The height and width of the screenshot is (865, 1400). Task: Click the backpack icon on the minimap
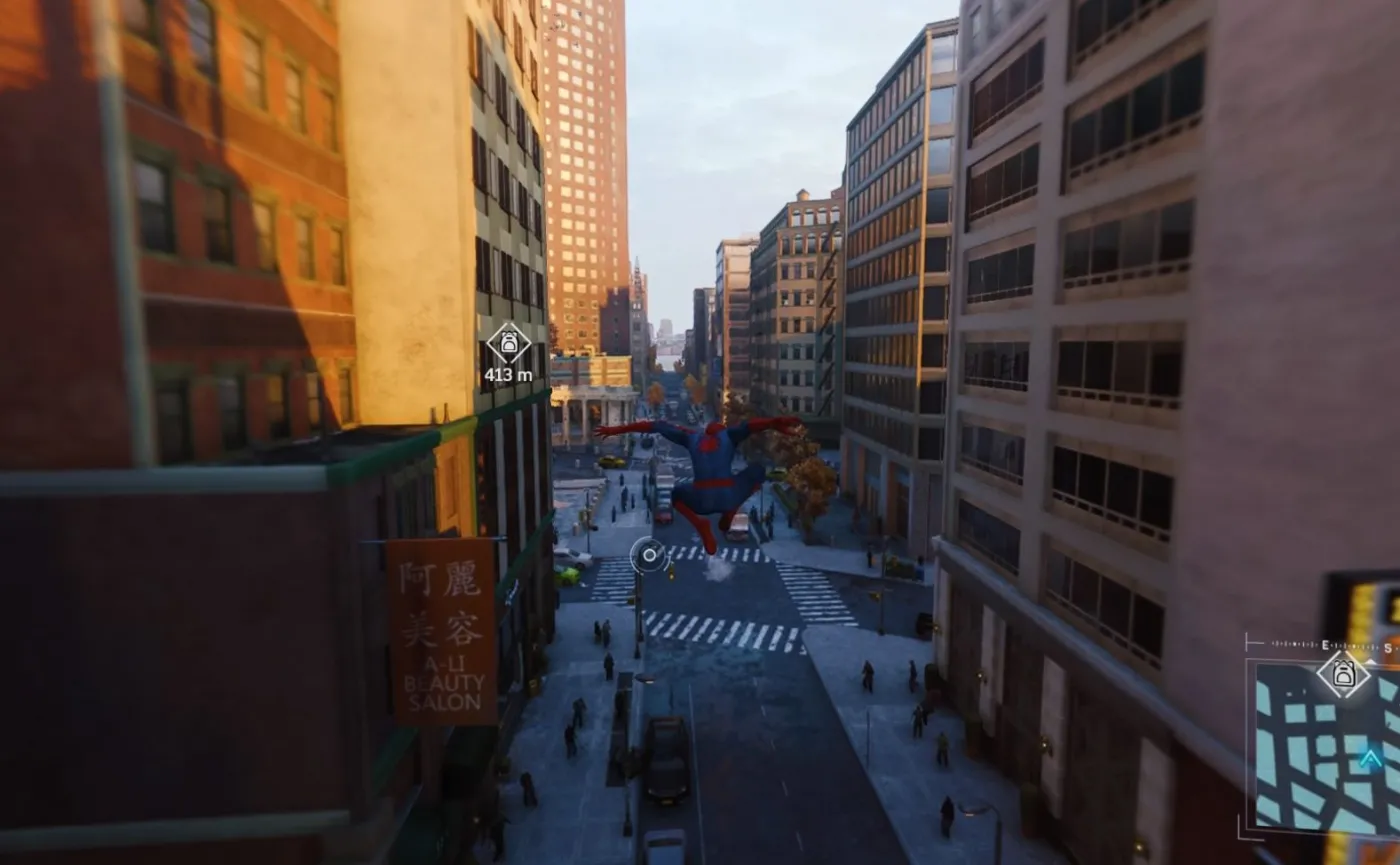[x=1344, y=671]
